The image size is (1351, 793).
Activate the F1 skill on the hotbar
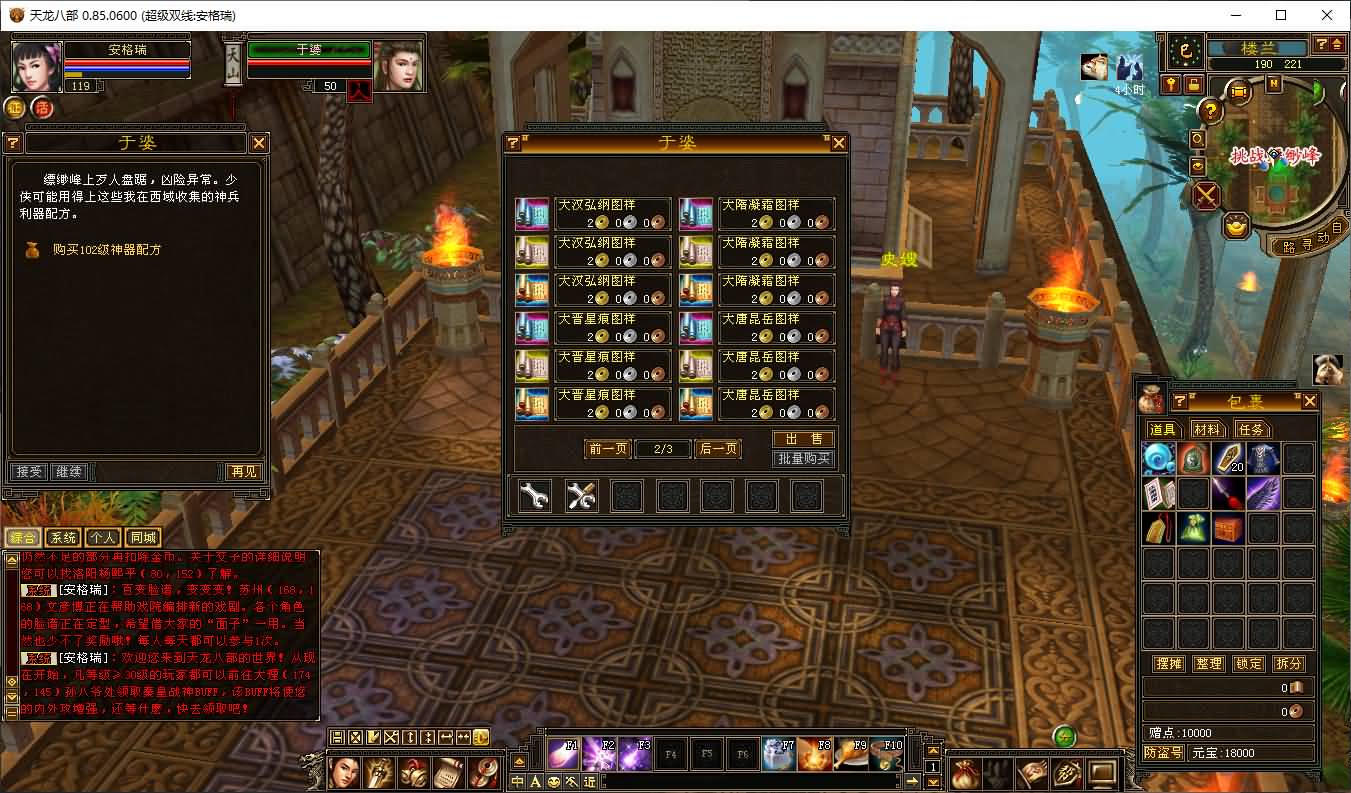(563, 753)
